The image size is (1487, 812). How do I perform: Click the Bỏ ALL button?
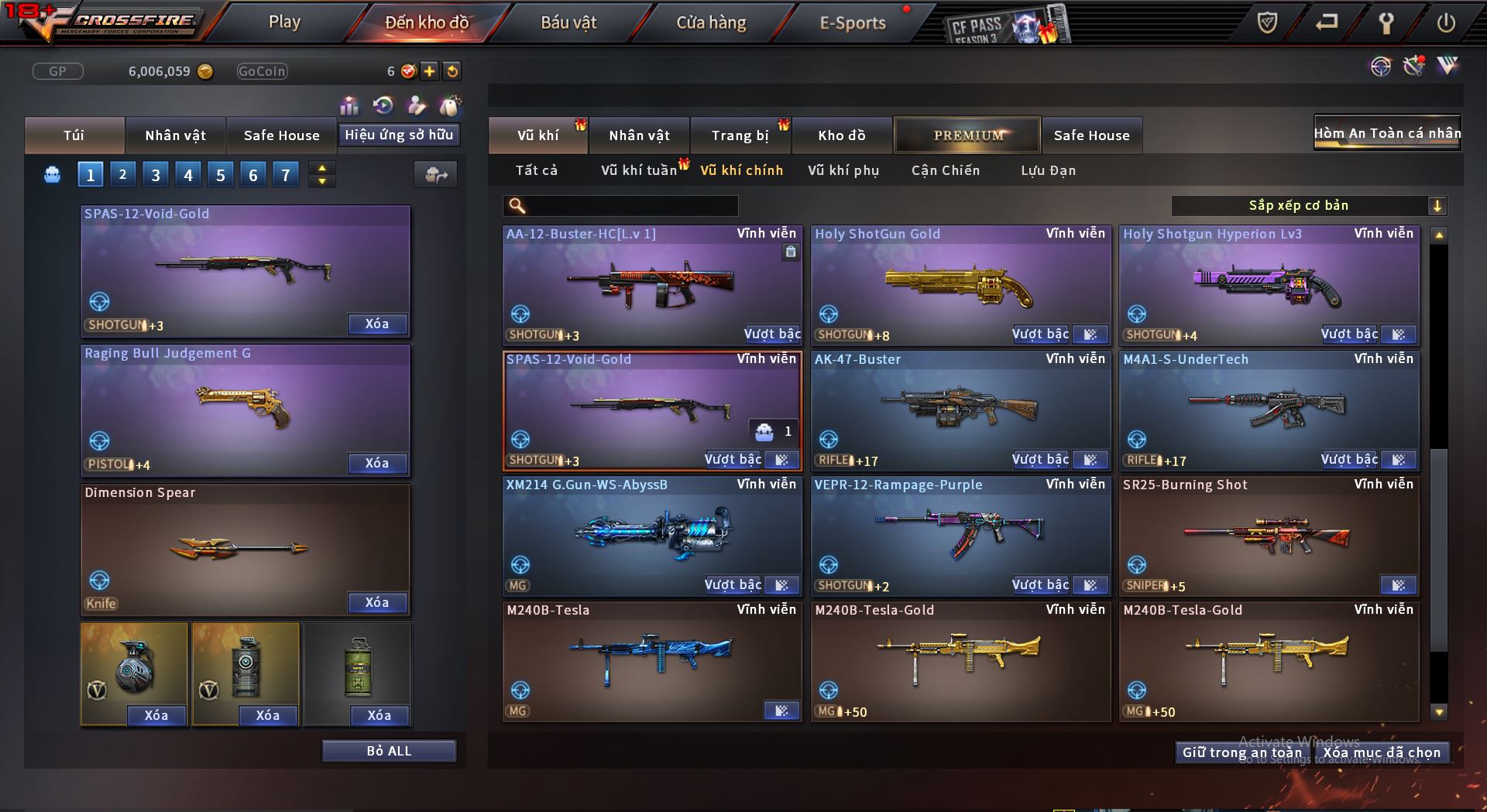pyautogui.click(x=389, y=751)
